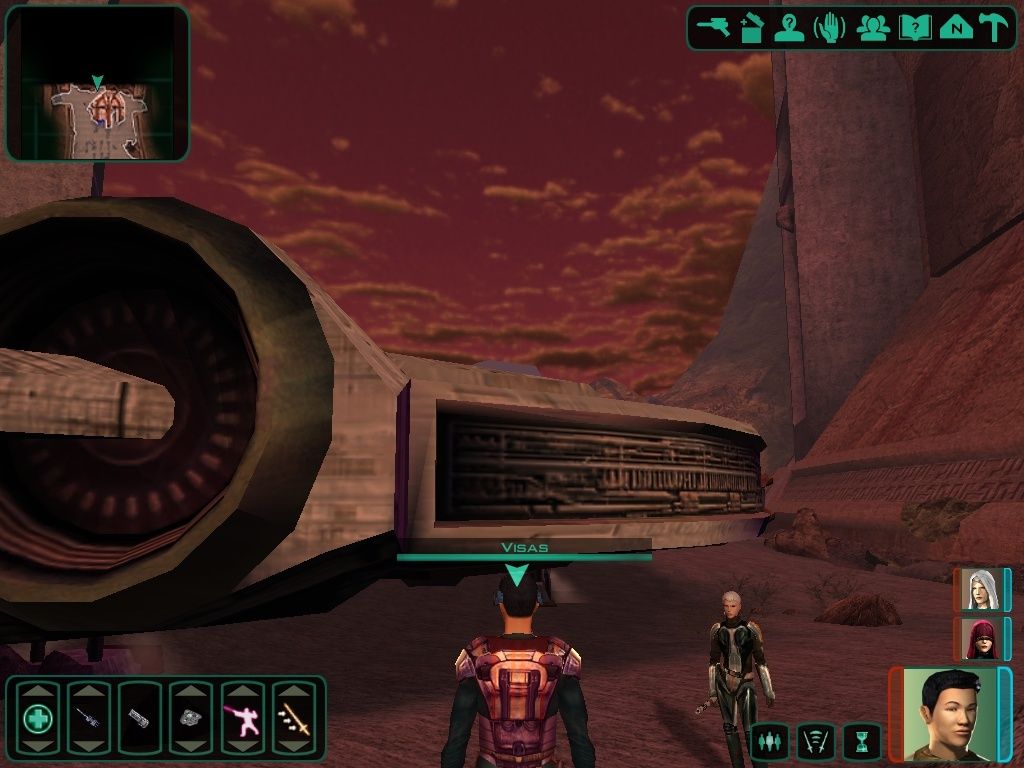Open the Journal book icon
The height and width of the screenshot is (768, 1024).
click(x=914, y=27)
